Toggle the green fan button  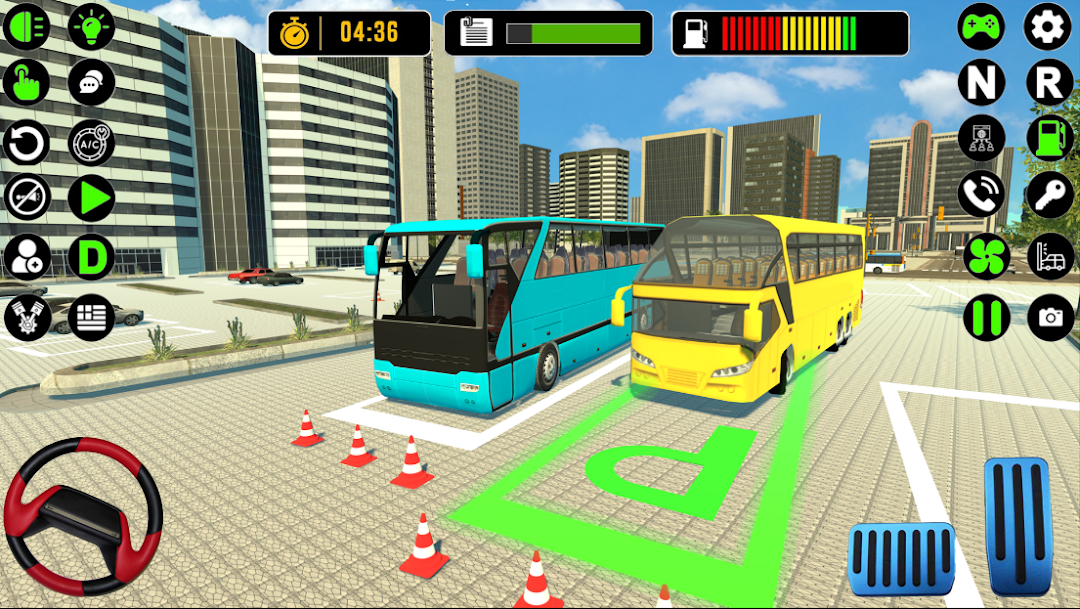tap(987, 256)
